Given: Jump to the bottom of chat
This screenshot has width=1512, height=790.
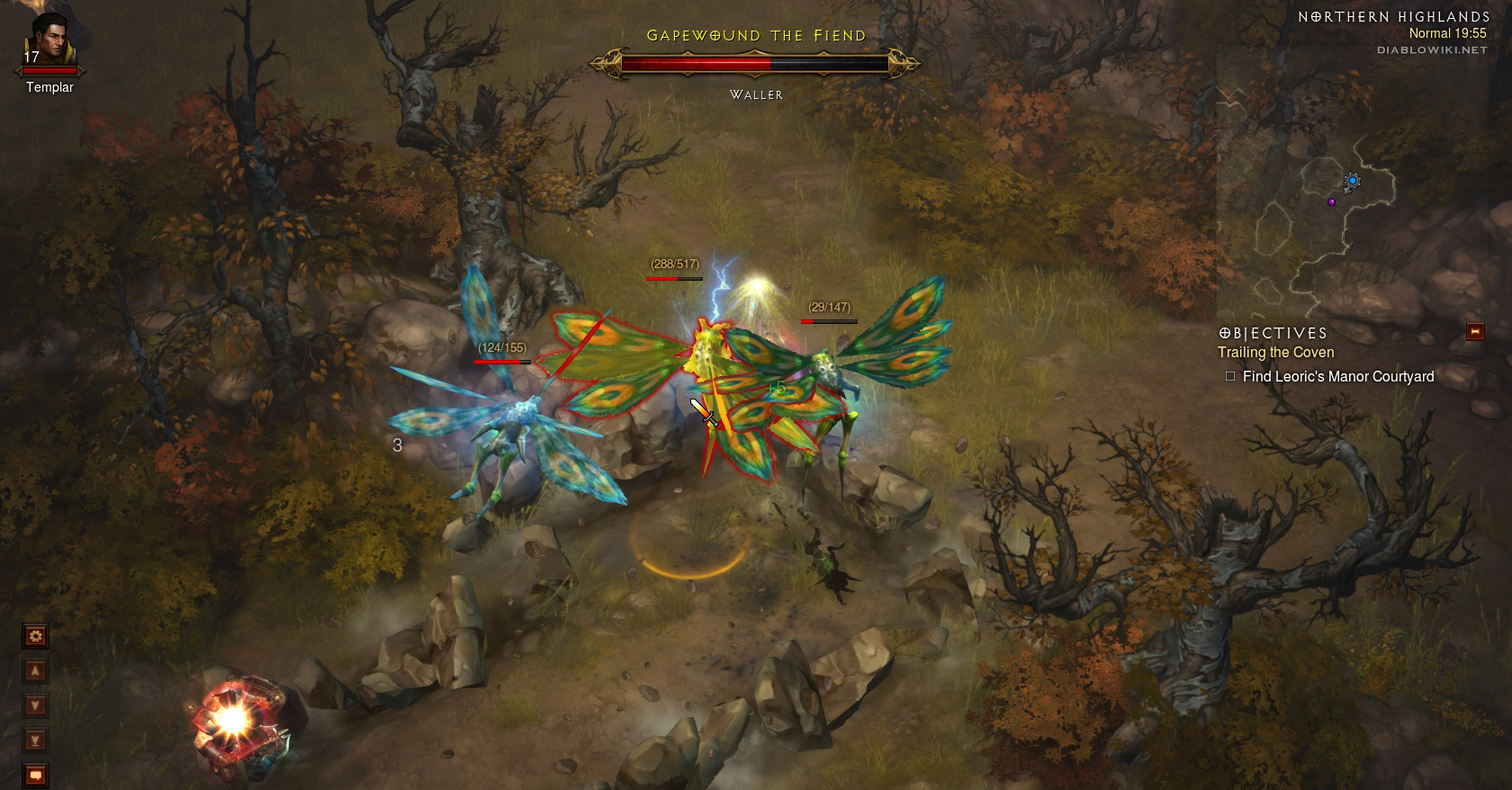Looking at the screenshot, I should [x=35, y=741].
